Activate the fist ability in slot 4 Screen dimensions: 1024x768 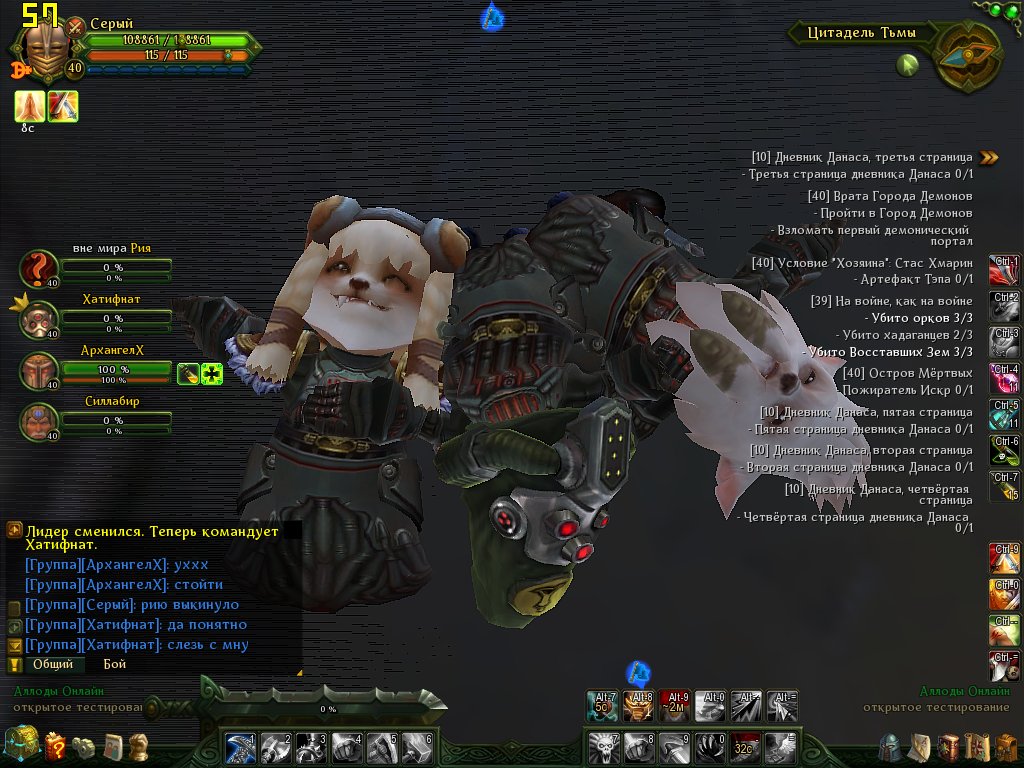pos(346,747)
